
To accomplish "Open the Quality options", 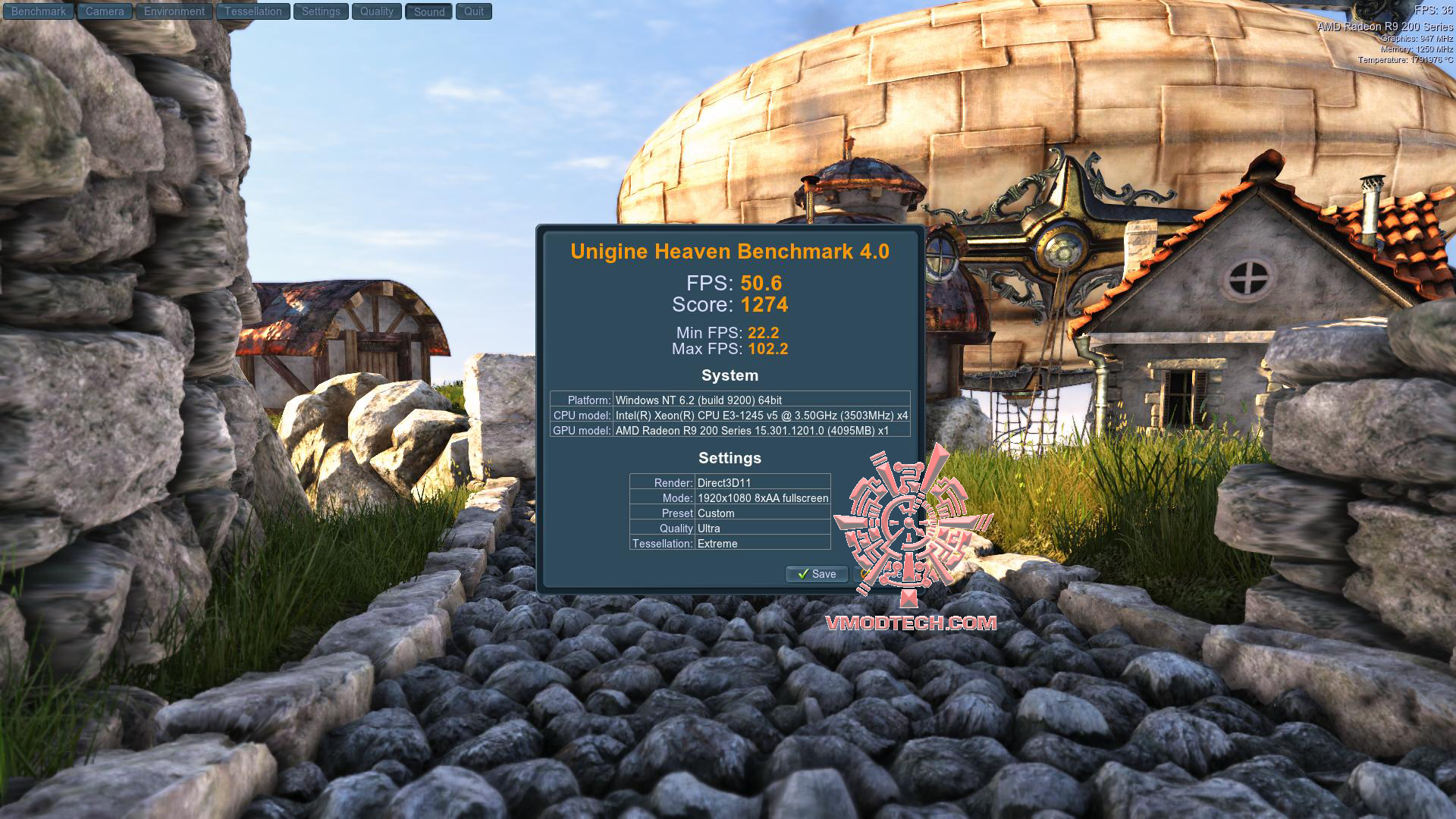I will (x=375, y=11).
